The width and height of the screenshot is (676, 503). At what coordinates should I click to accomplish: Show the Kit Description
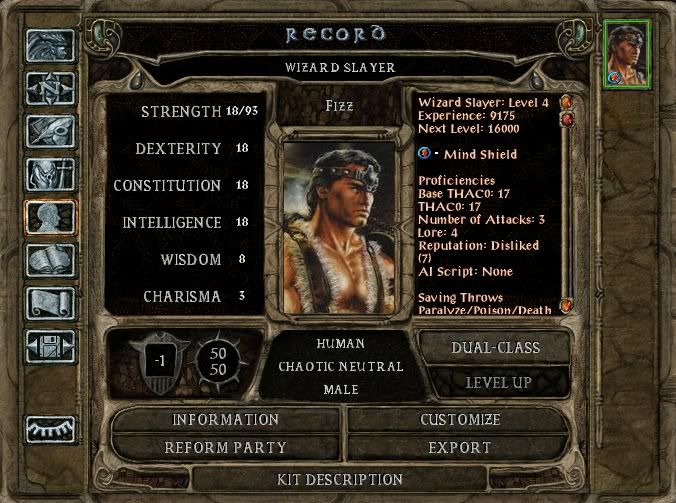click(339, 479)
